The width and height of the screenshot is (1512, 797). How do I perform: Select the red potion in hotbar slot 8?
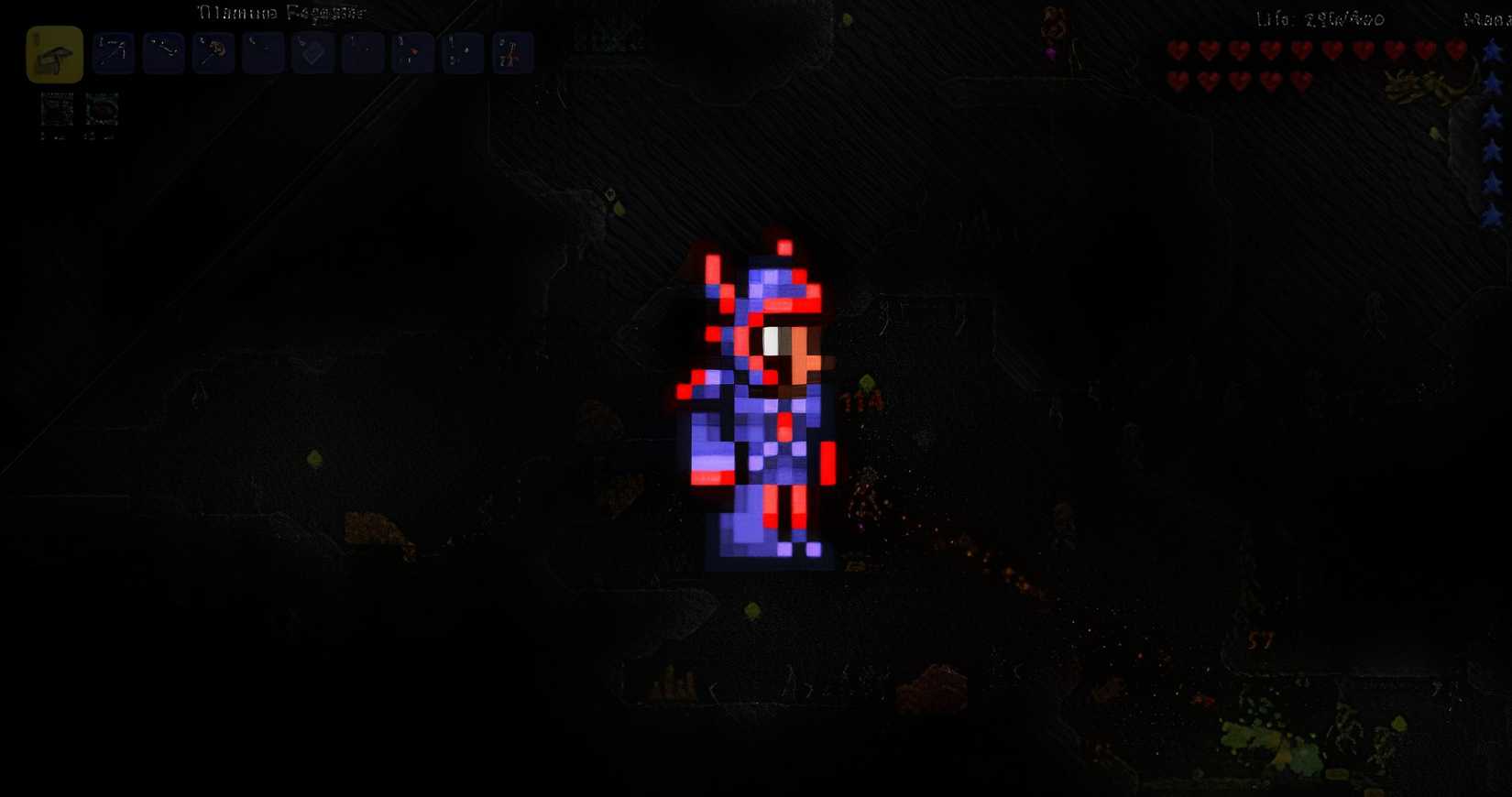click(412, 52)
